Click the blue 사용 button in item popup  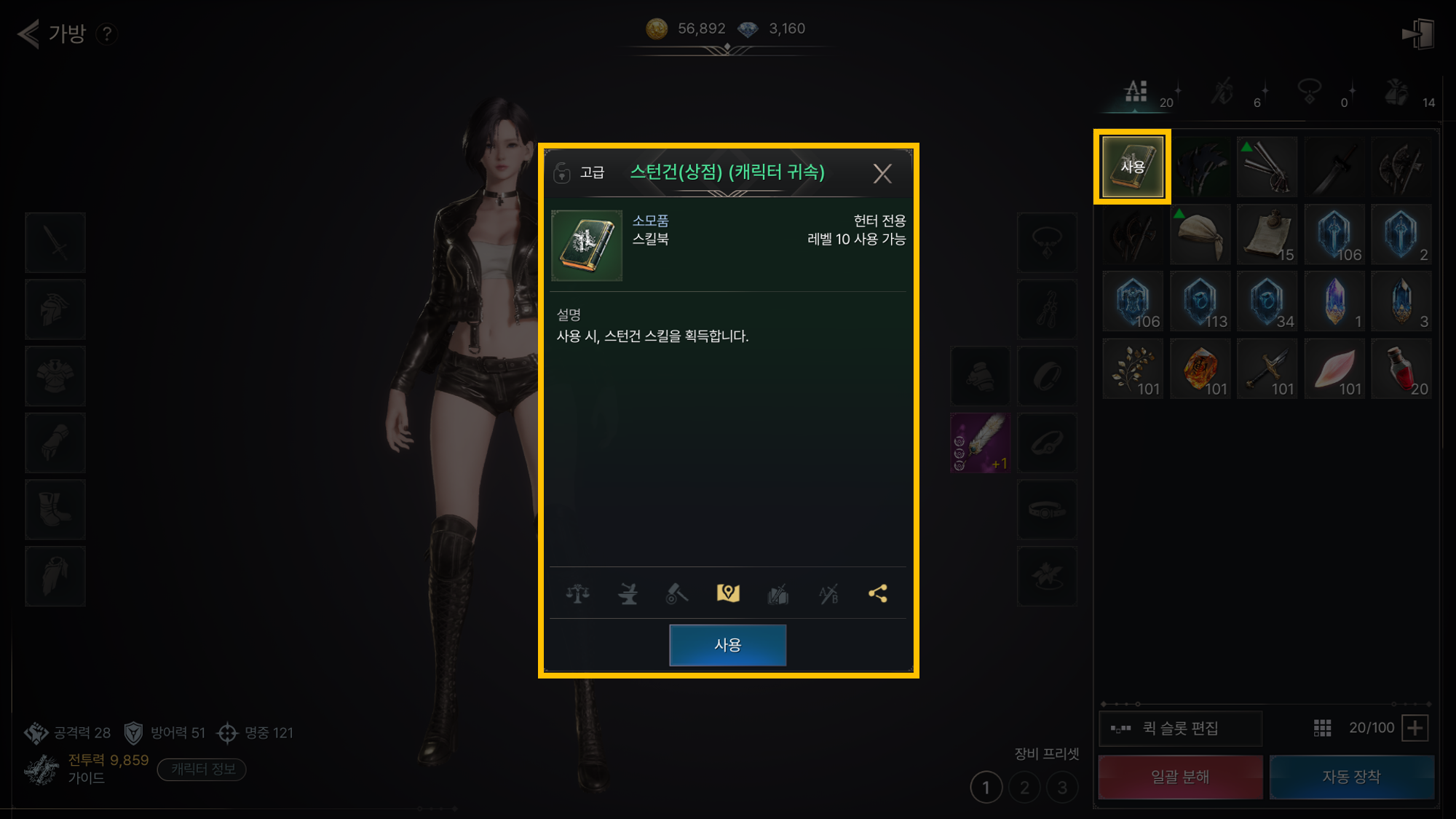click(x=727, y=645)
